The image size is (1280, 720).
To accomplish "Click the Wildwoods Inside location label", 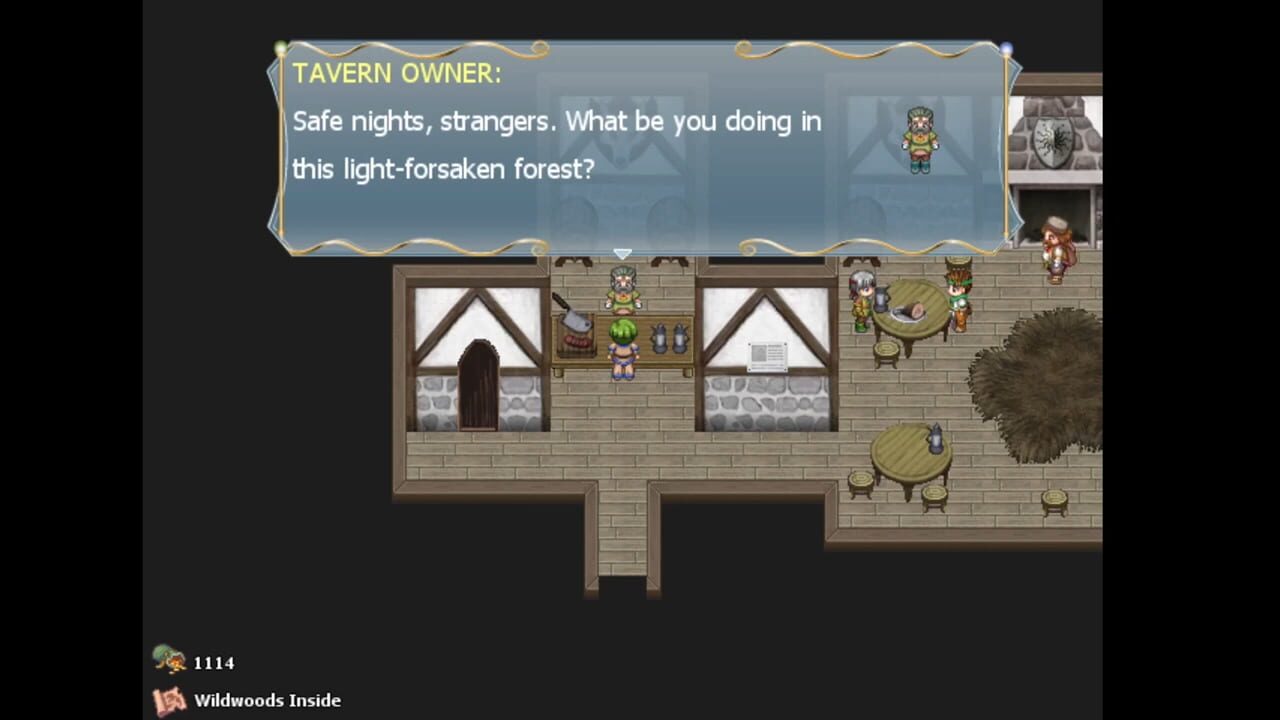I will [267, 700].
